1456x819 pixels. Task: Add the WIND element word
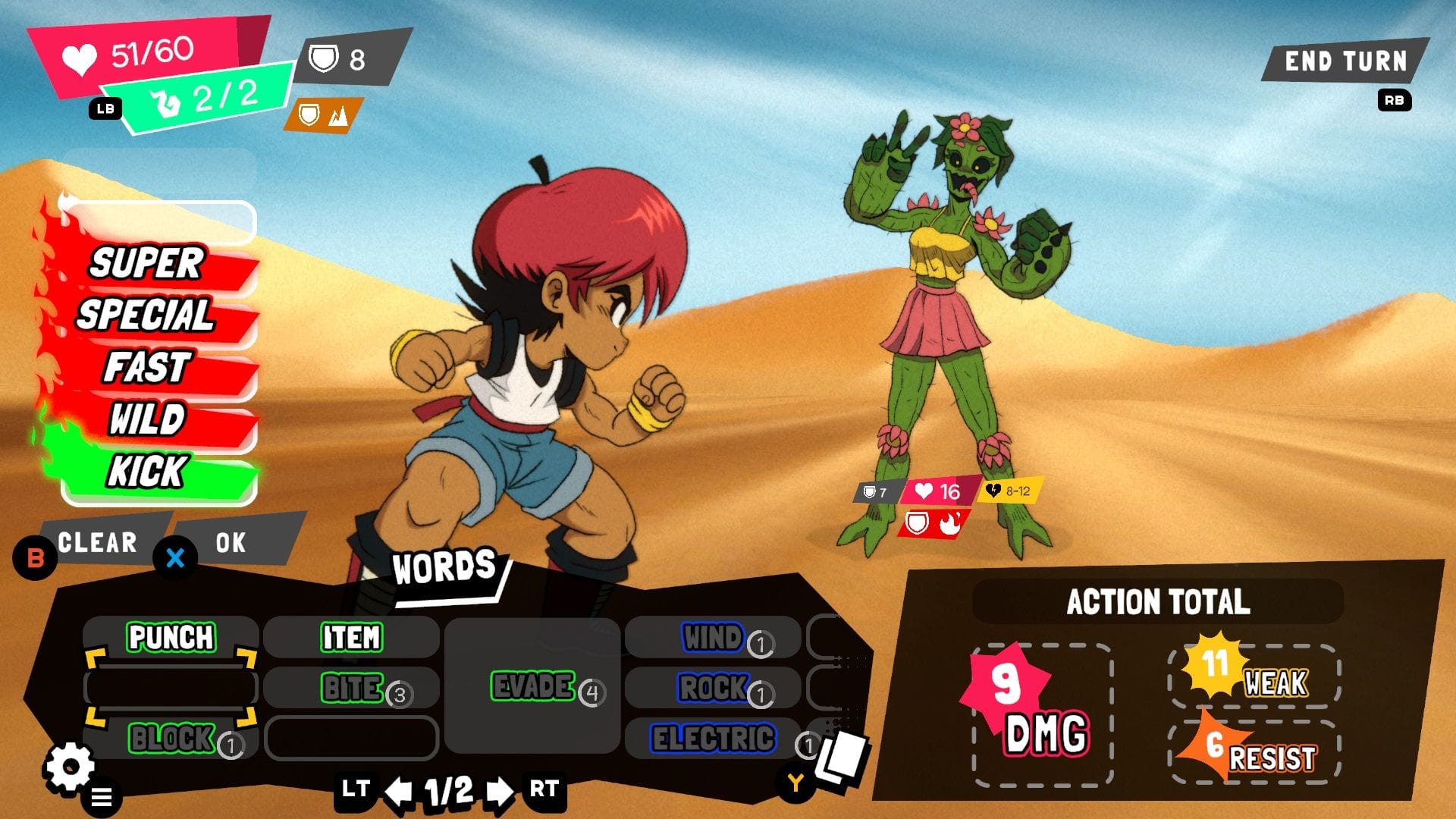713,638
